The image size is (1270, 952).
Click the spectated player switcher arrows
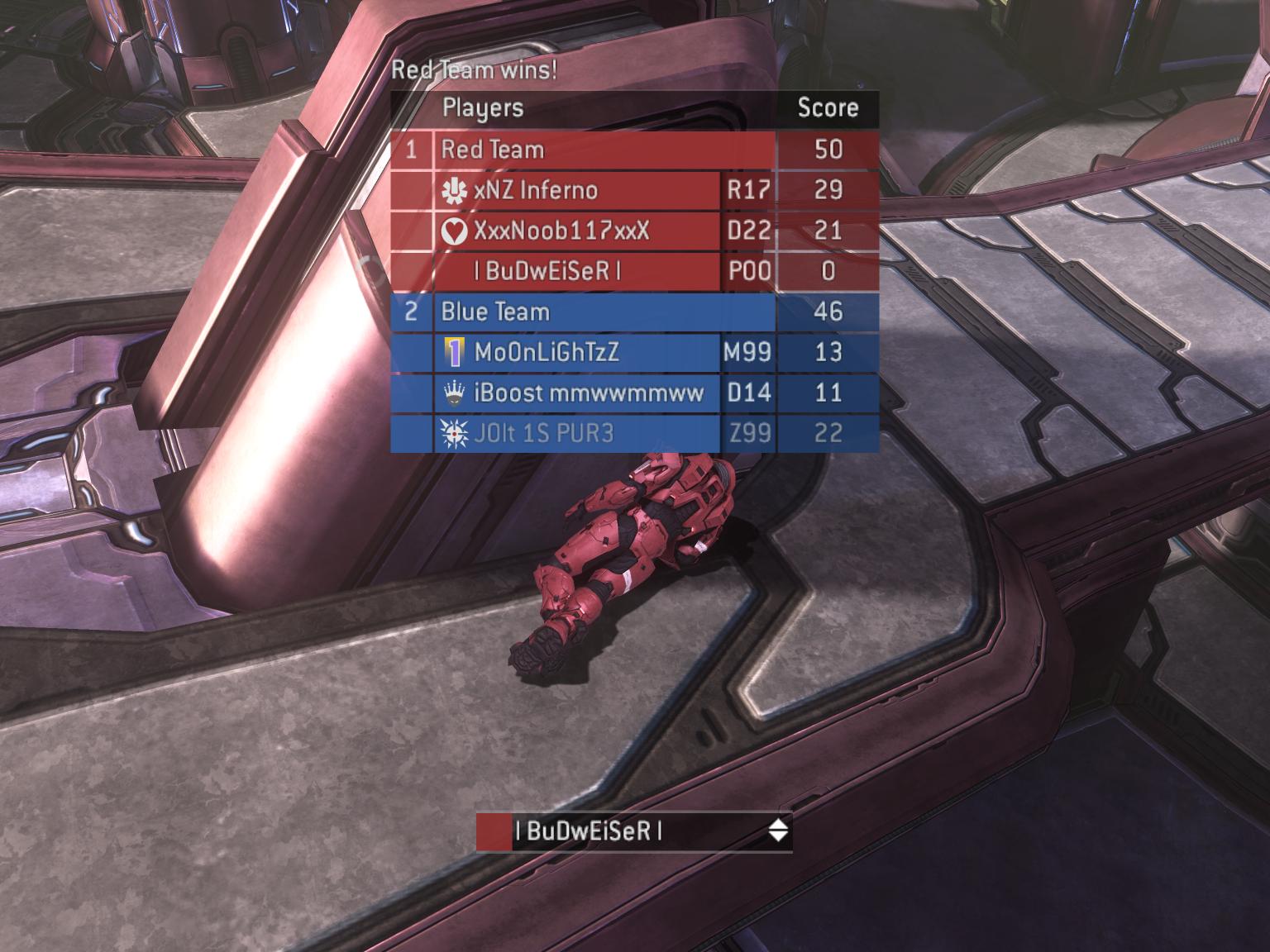pyautogui.click(x=777, y=831)
